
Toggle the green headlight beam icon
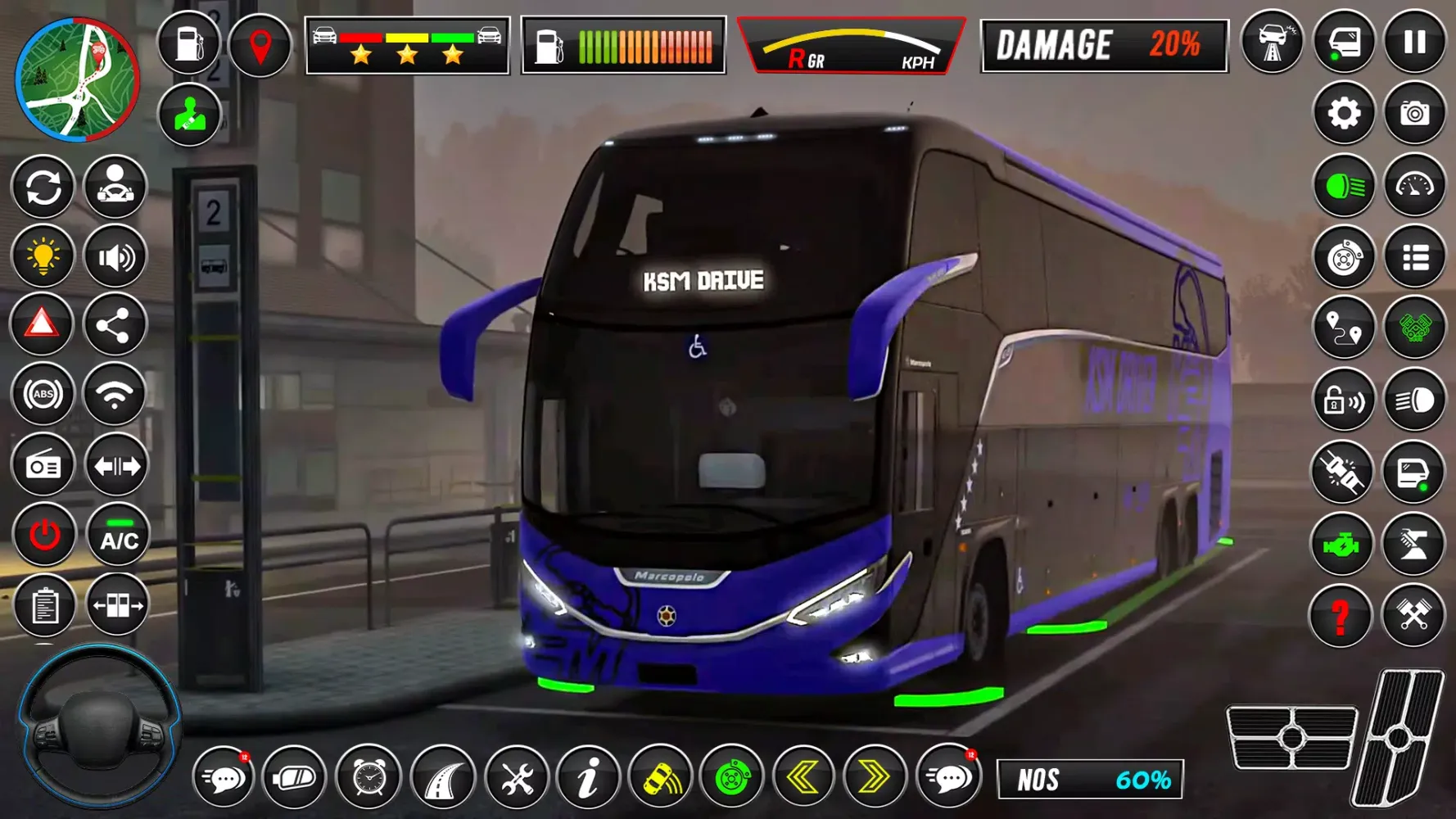pos(1344,187)
